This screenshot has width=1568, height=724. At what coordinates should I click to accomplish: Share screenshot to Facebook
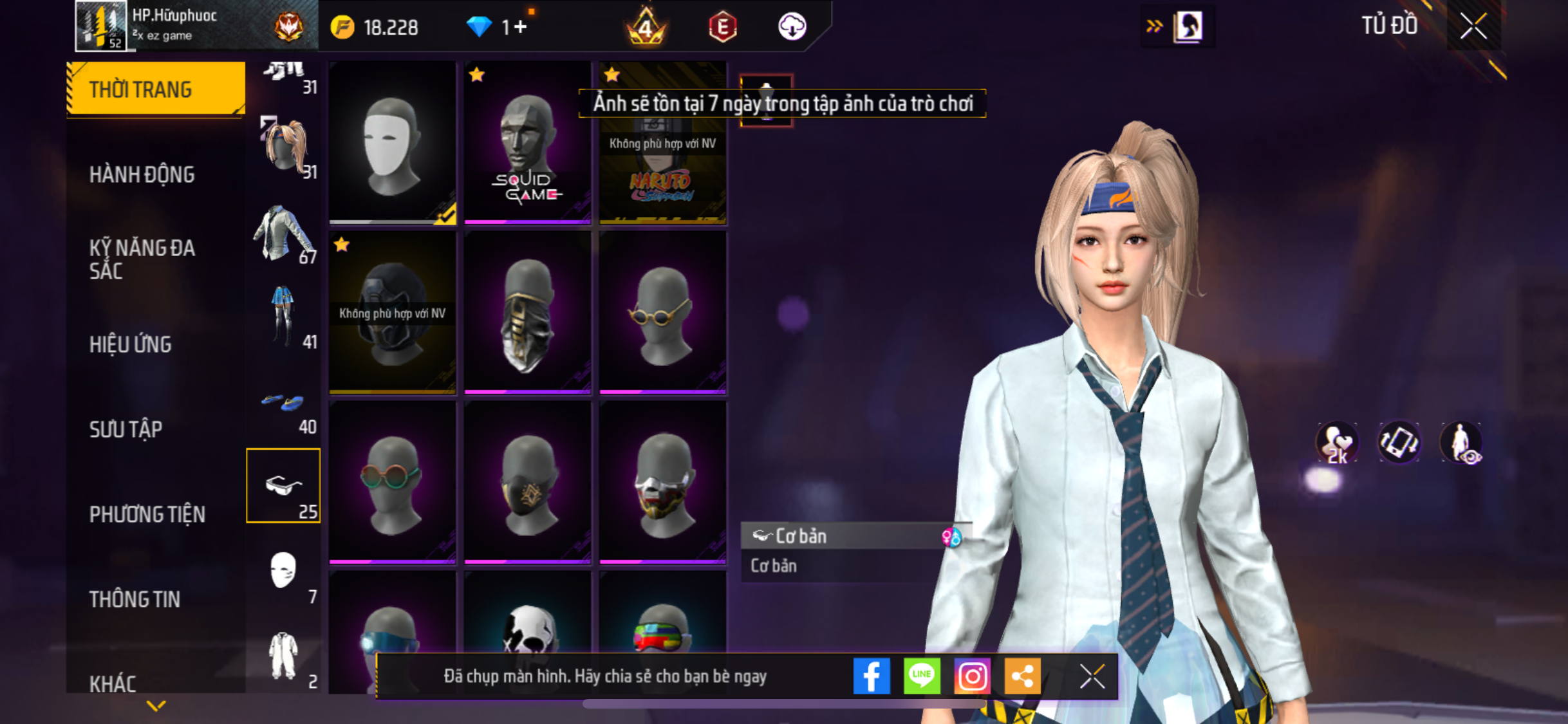(x=871, y=676)
